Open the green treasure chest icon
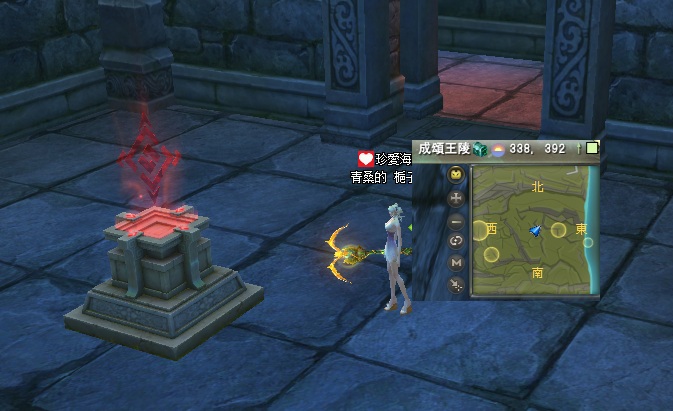The width and height of the screenshot is (673, 411). tap(480, 149)
